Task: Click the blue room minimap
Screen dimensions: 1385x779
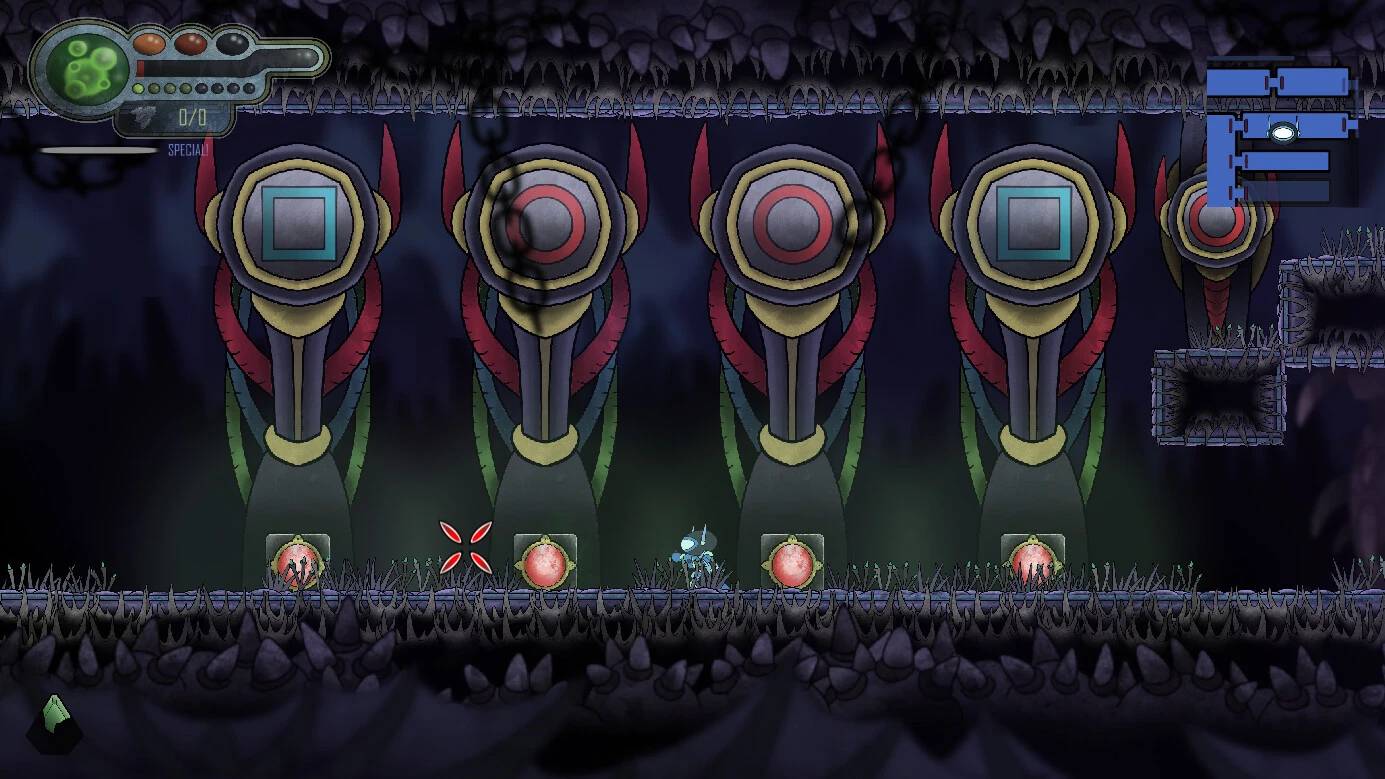Action: tap(1281, 135)
